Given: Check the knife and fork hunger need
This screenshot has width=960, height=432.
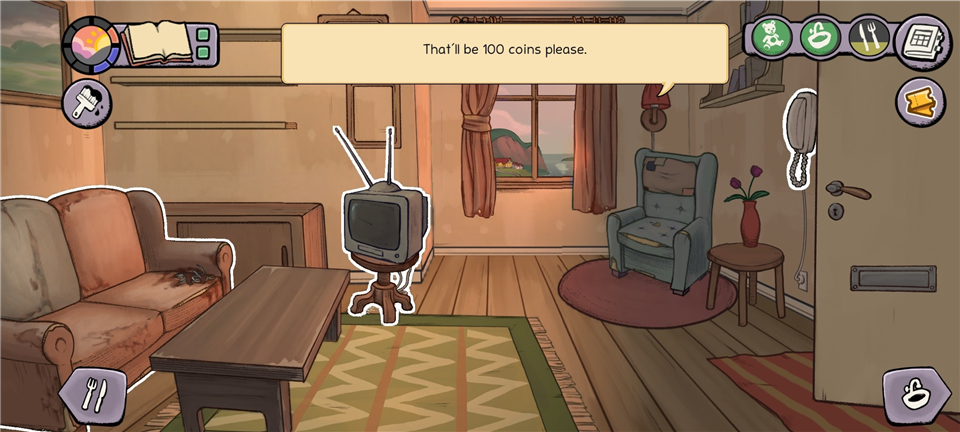Looking at the screenshot, I should point(867,38).
